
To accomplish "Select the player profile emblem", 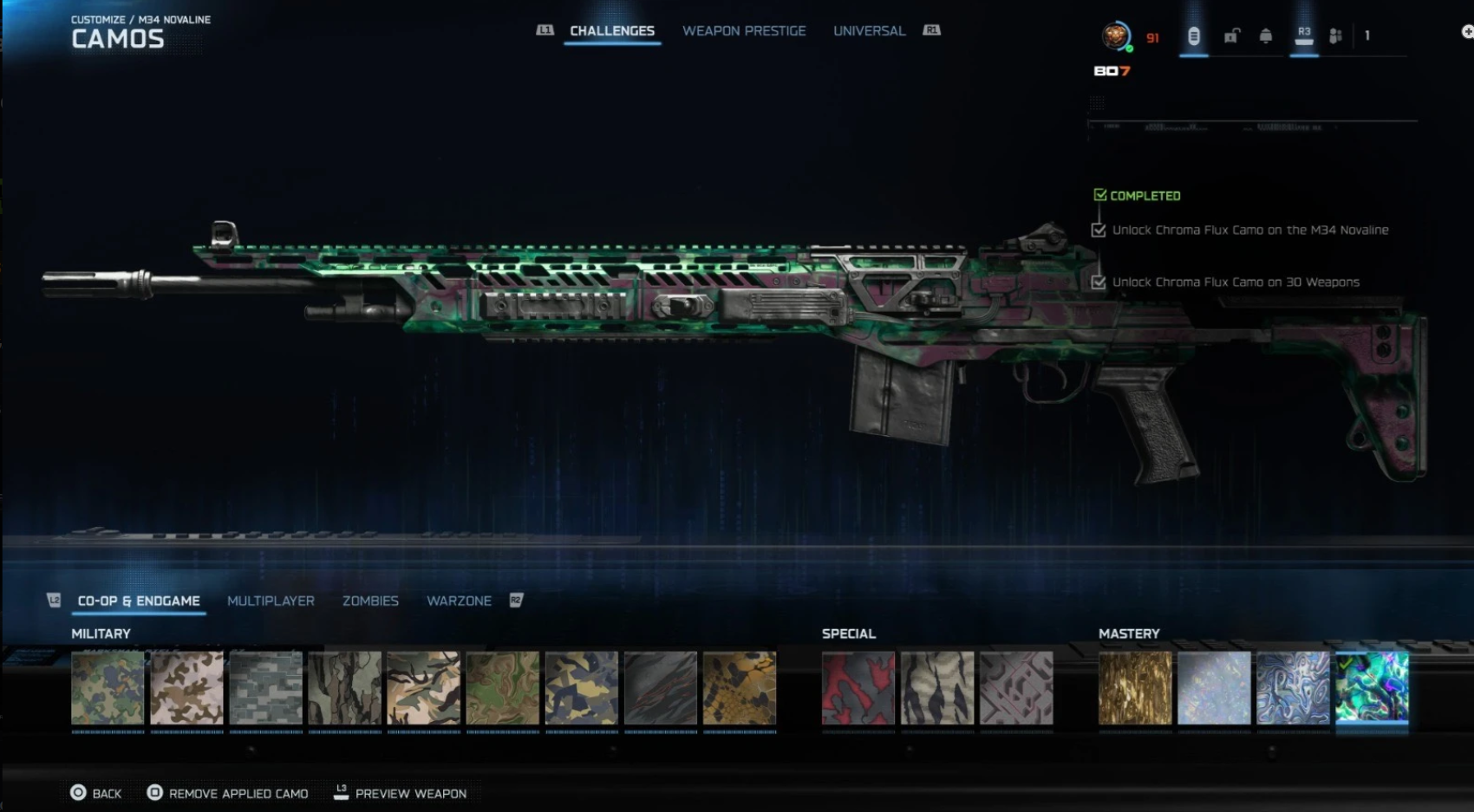I will tap(1117, 36).
